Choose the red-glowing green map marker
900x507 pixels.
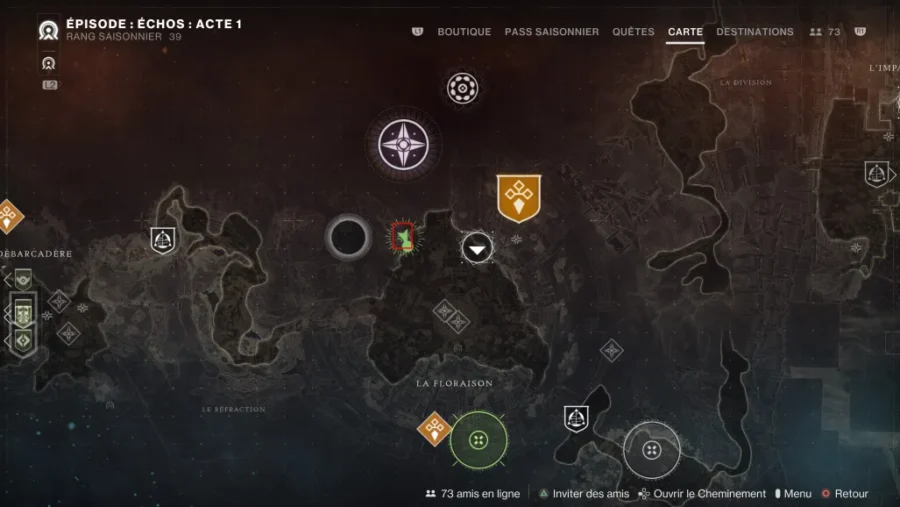point(403,238)
